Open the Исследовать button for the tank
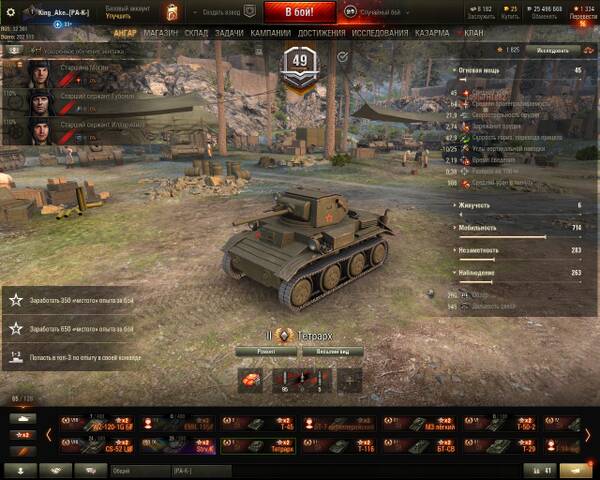600x480 pixels. [x=554, y=49]
